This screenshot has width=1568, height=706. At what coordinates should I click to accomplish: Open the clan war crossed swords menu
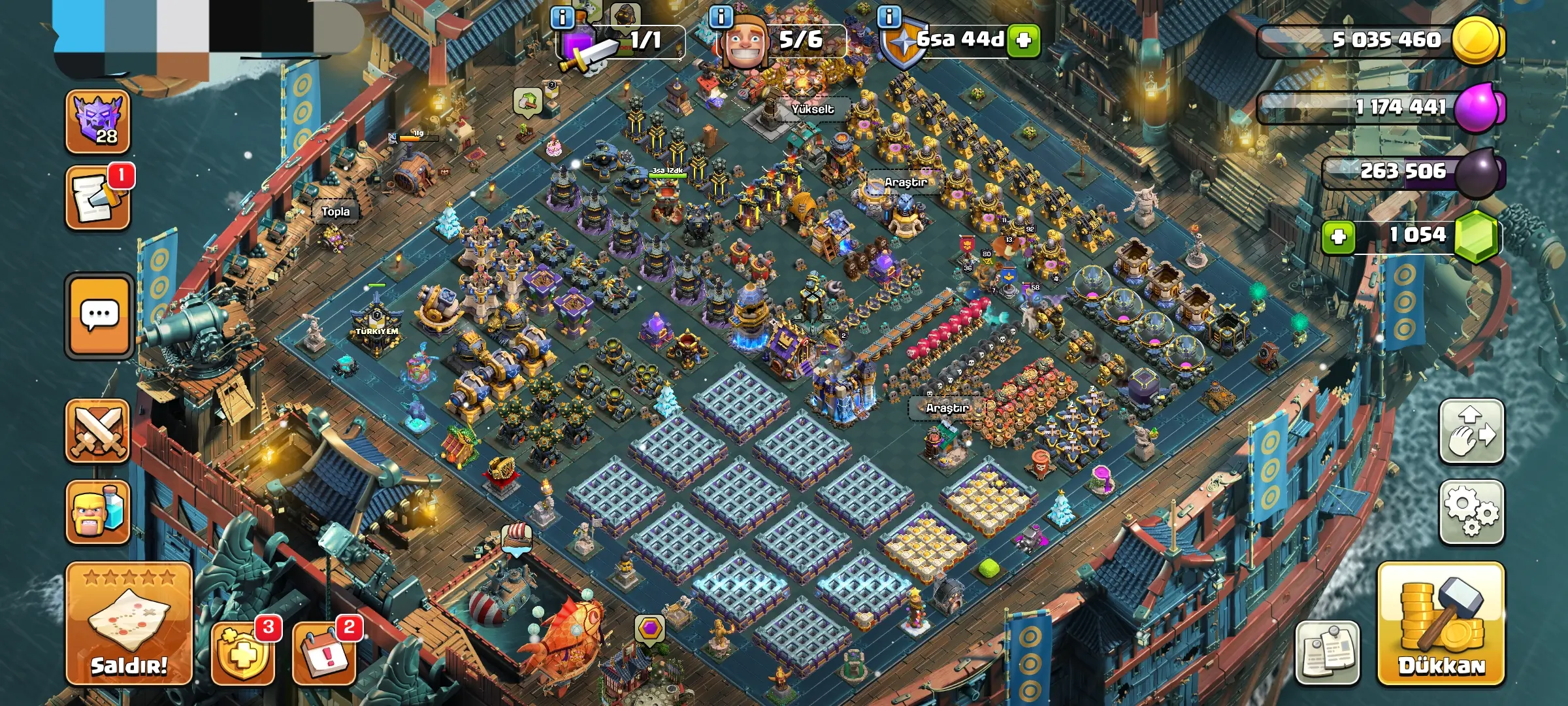click(x=98, y=431)
